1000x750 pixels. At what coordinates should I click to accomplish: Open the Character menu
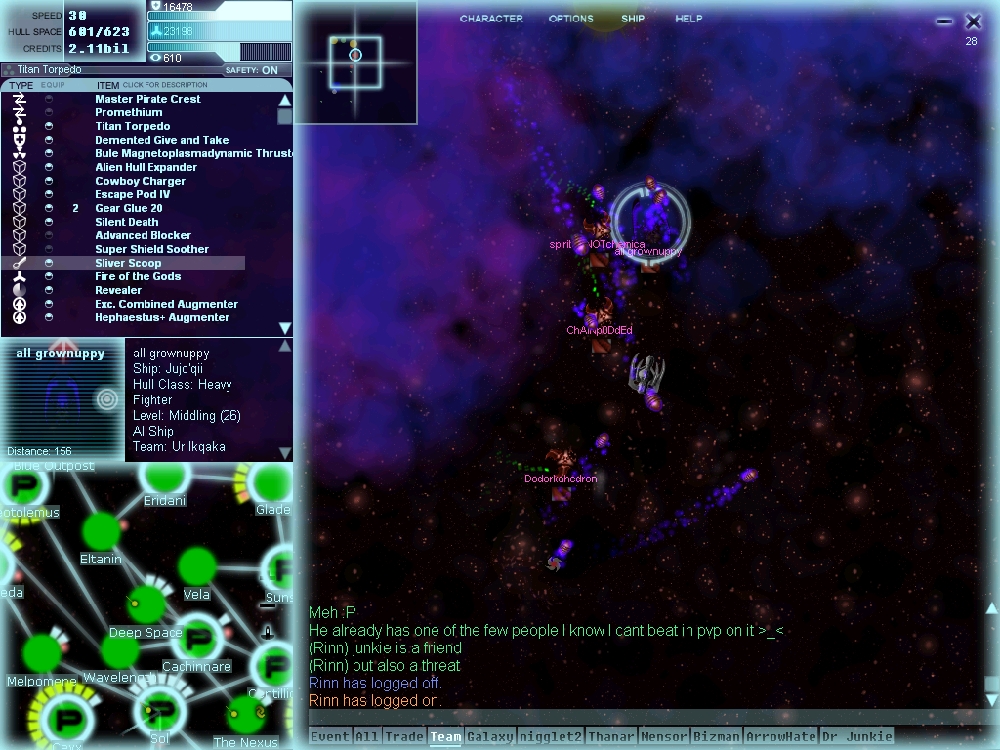click(x=491, y=19)
